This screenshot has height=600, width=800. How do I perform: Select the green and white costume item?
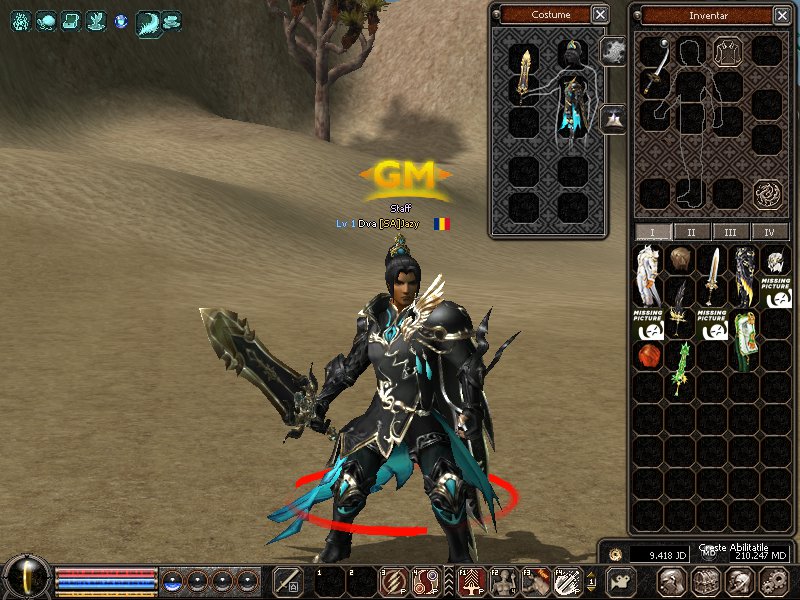click(x=743, y=340)
